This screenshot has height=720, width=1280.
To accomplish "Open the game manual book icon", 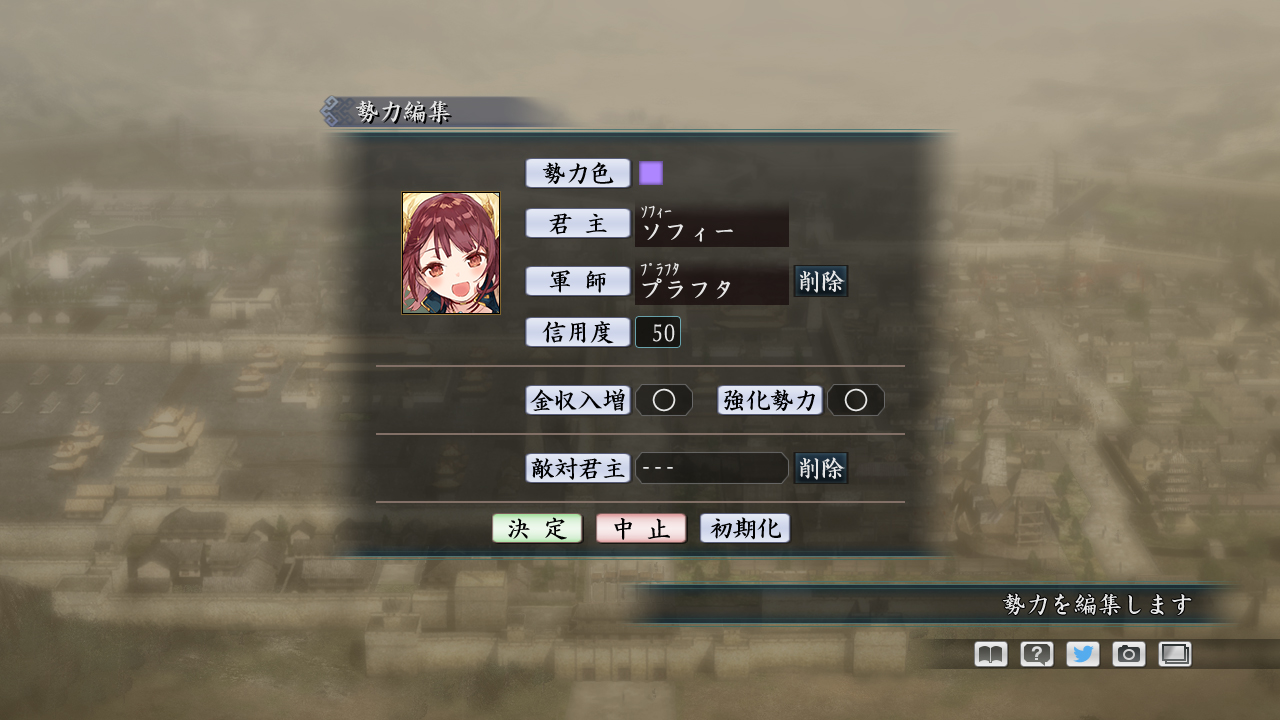I will (x=989, y=654).
